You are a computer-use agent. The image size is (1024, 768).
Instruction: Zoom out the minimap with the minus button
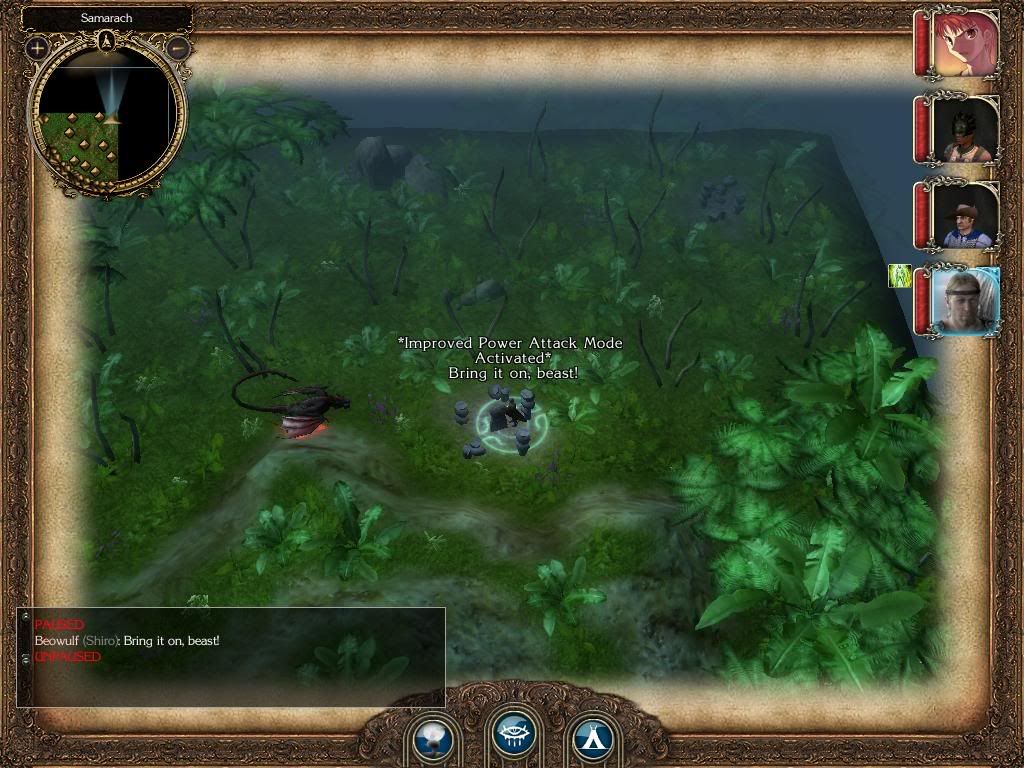pyautogui.click(x=178, y=47)
